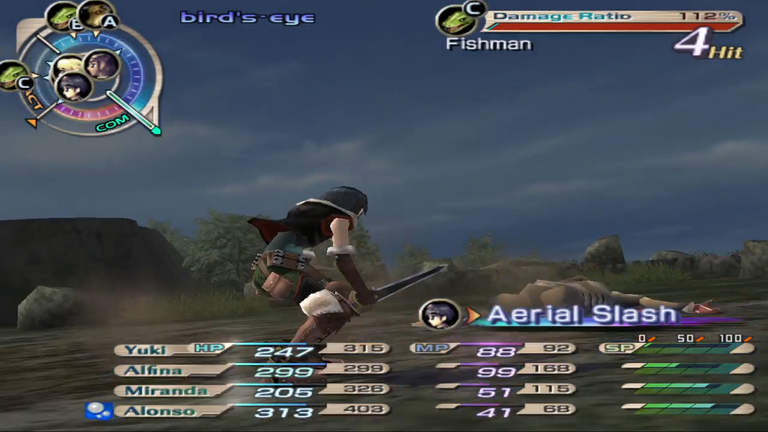
Task: Pick the brown-haired character portrait on the gauge
Action: tap(101, 66)
